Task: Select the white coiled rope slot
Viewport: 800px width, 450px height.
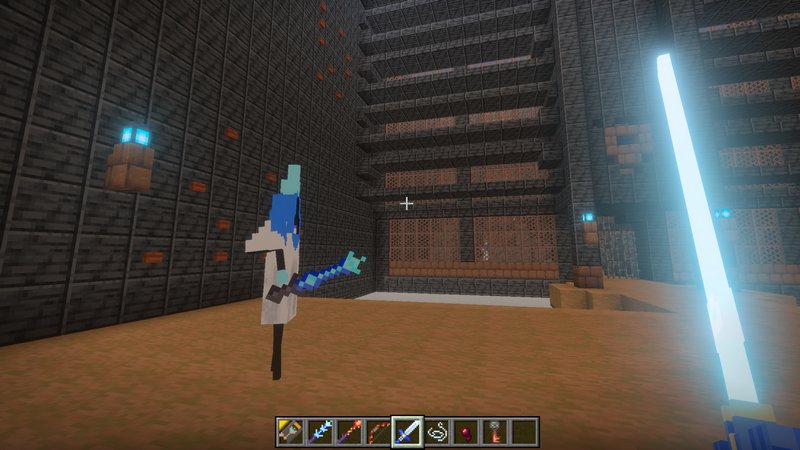Action: 436,432
